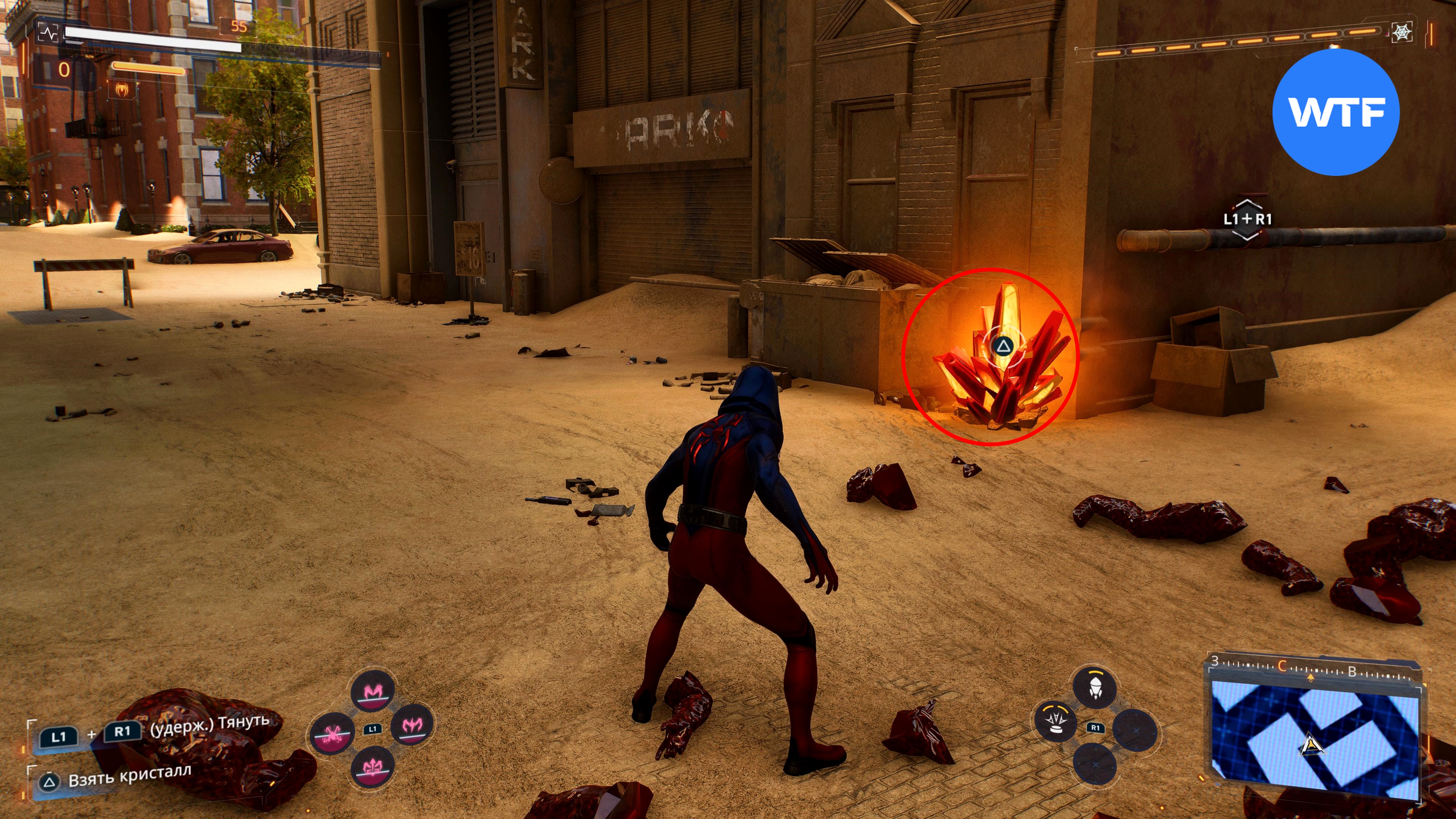Select the pink upward-arrow spider ability
1456x819 pixels.
(372, 766)
